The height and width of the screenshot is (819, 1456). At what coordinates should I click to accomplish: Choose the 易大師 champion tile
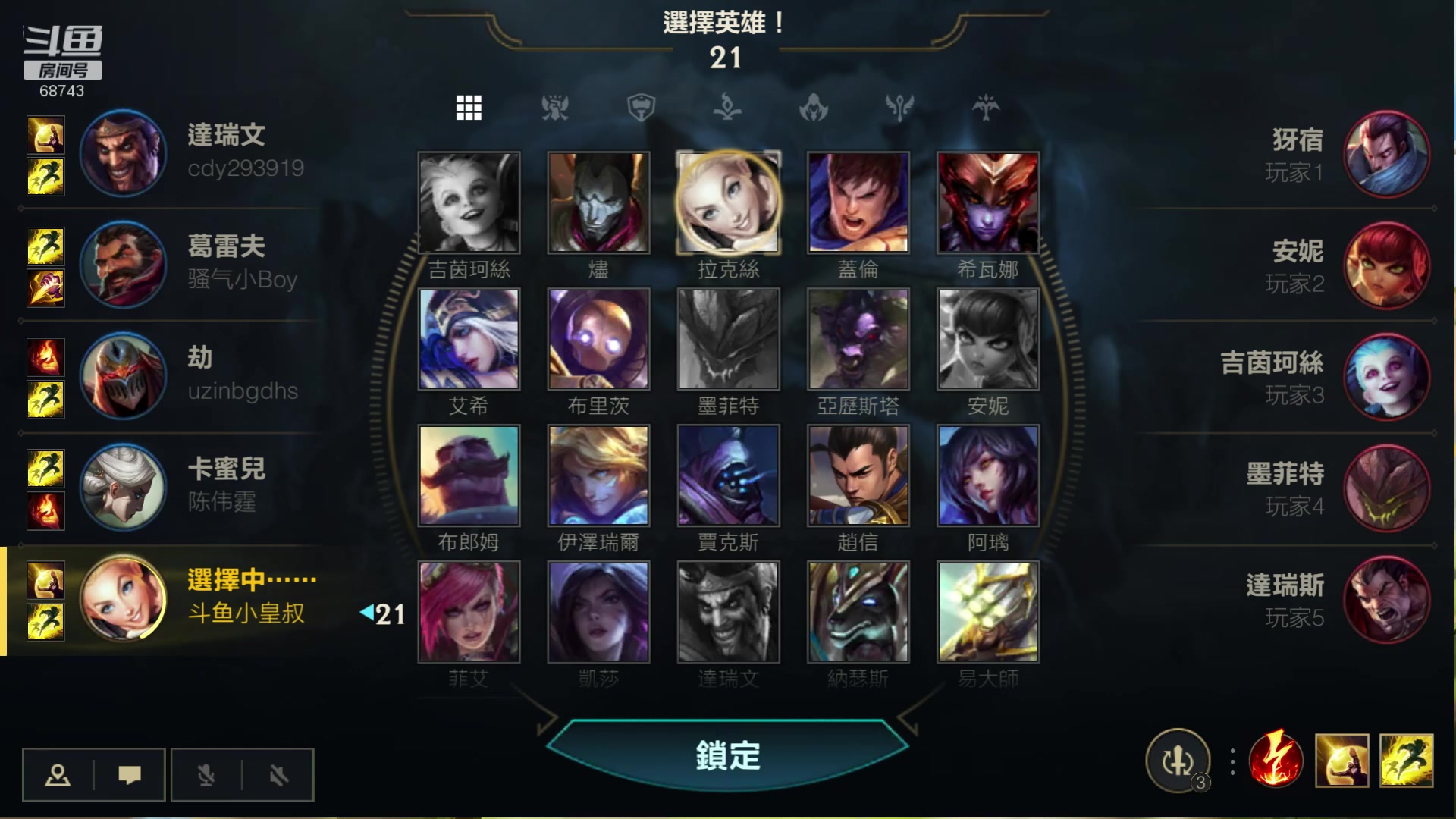point(987,612)
